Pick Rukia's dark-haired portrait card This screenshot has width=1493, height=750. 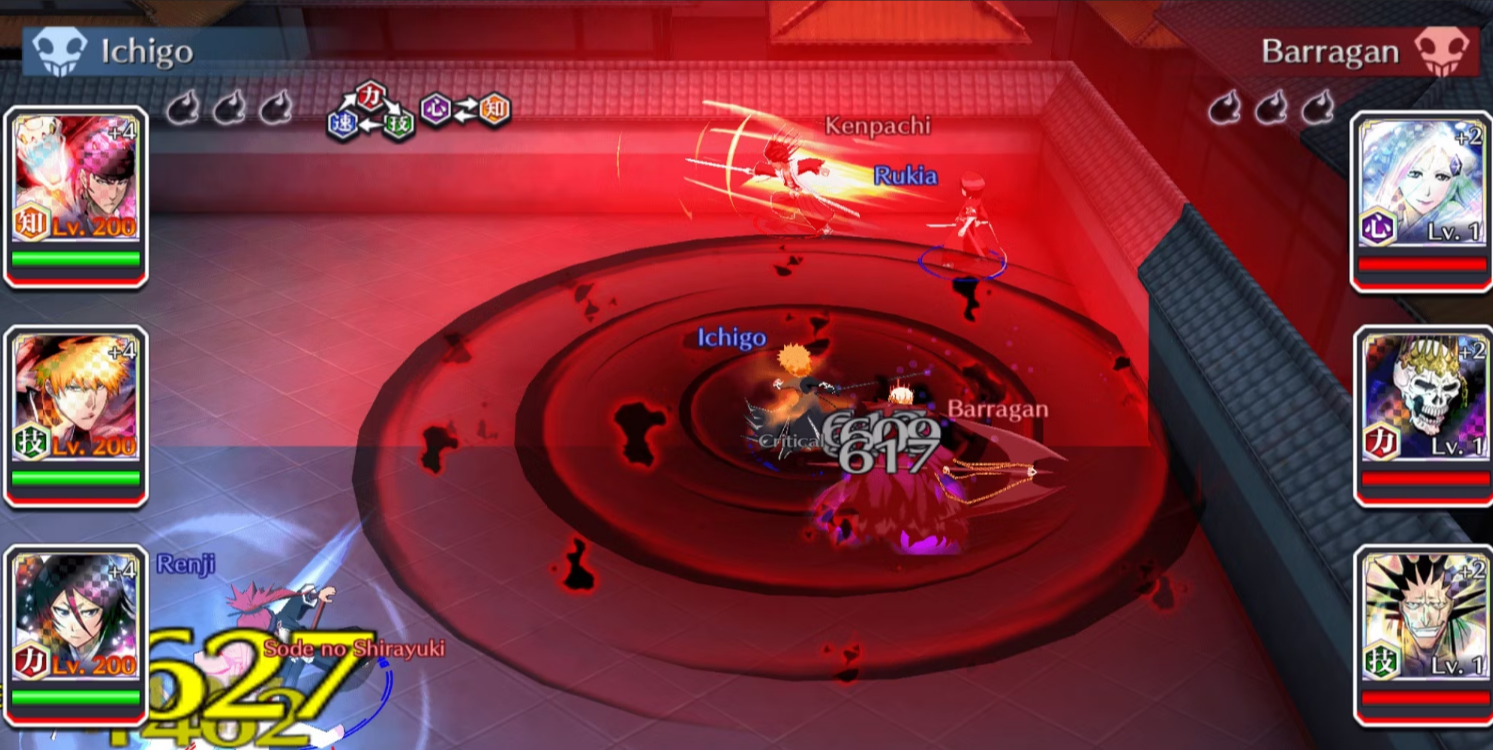[x=76, y=625]
